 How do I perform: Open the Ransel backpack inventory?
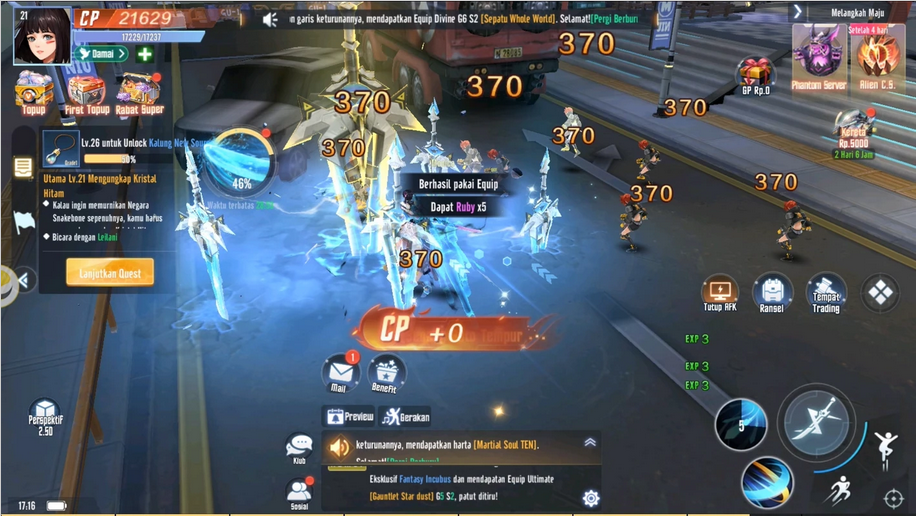(x=772, y=294)
